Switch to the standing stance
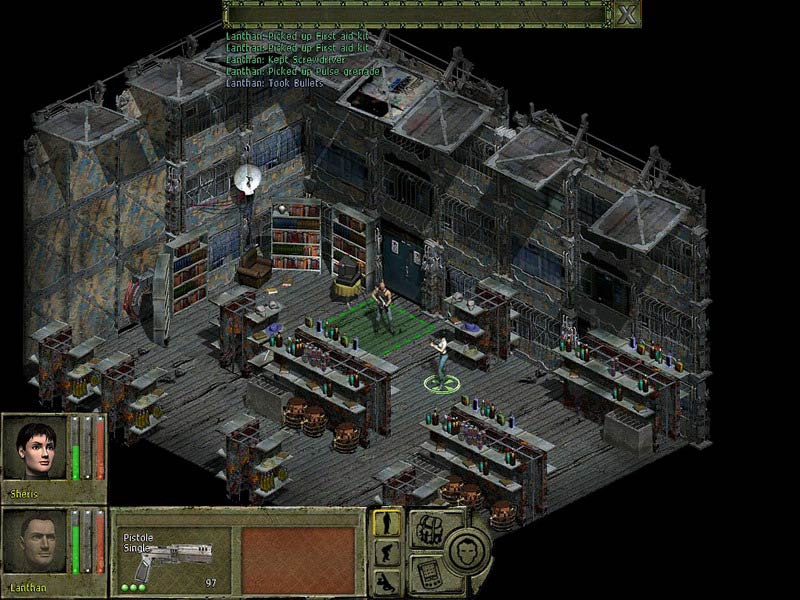 (x=387, y=523)
